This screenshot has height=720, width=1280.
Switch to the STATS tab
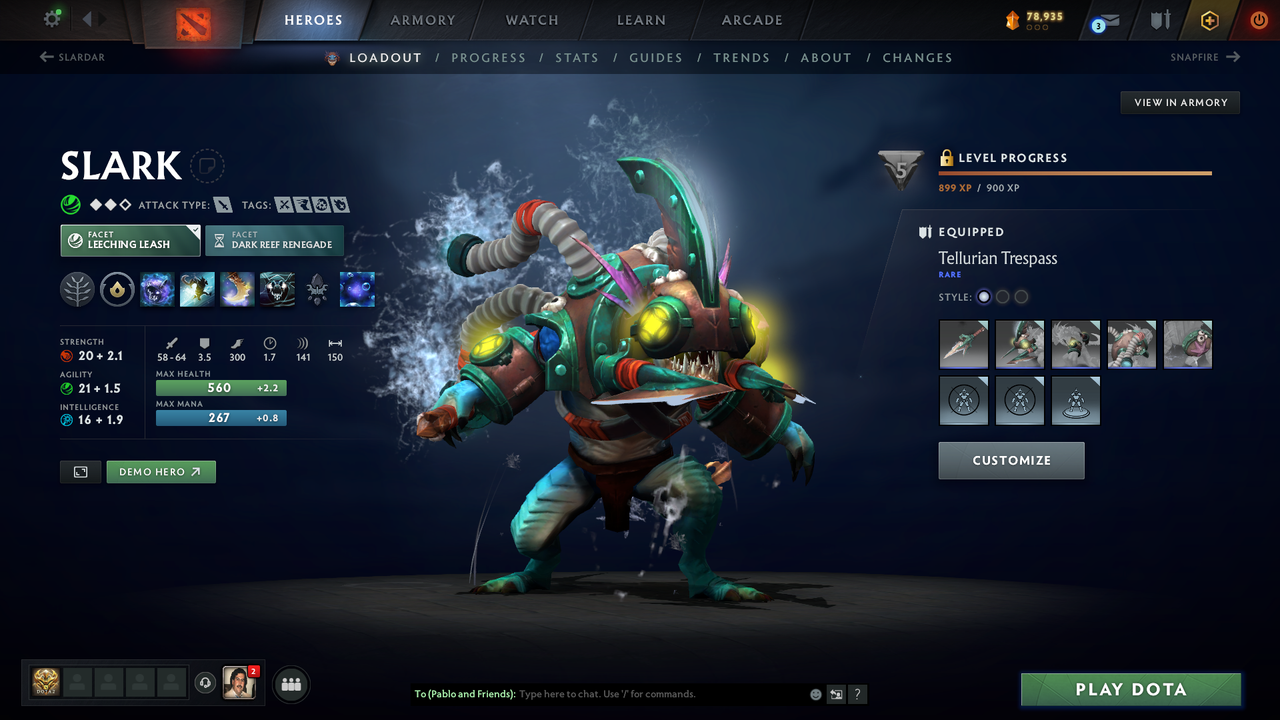[x=577, y=57]
